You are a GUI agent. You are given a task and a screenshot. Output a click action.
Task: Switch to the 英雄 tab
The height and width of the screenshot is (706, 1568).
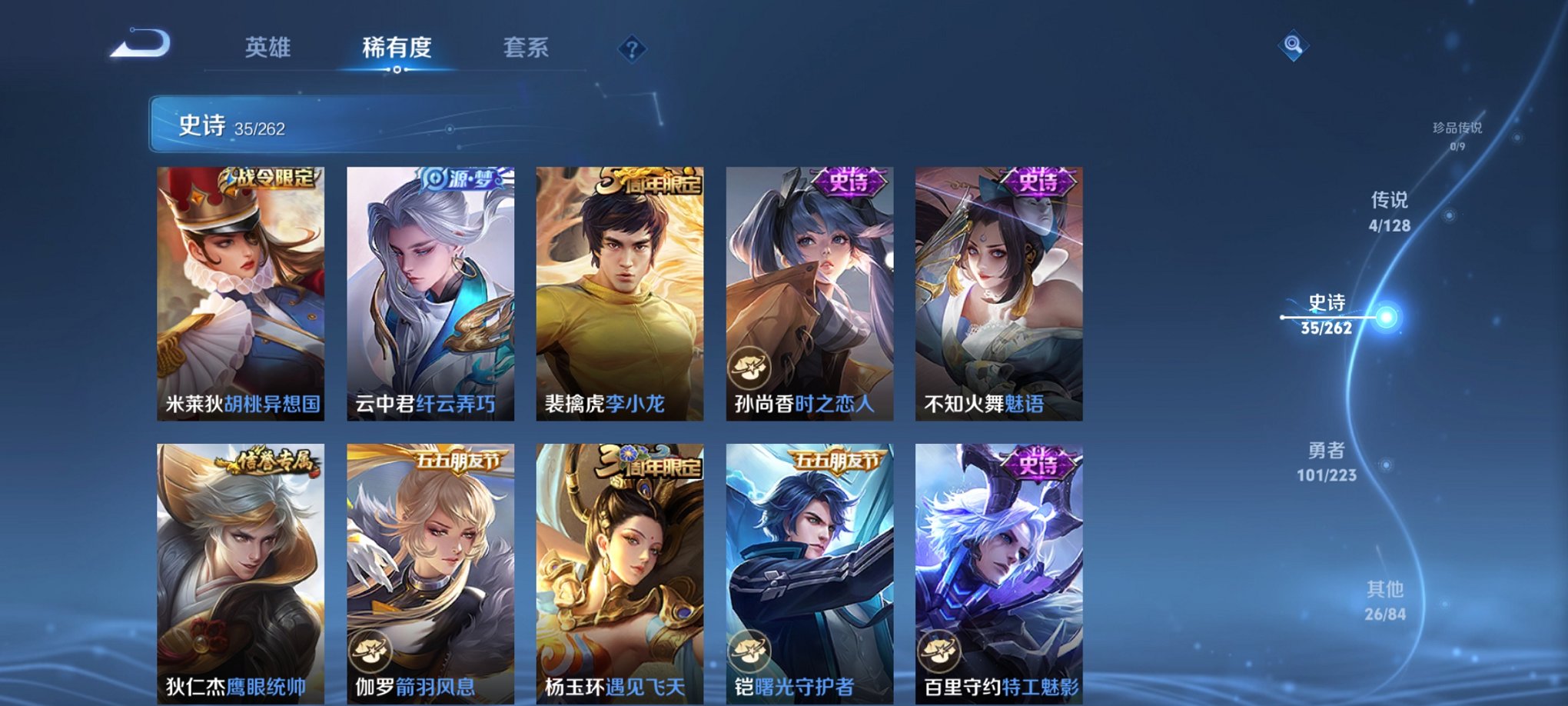pyautogui.click(x=267, y=48)
